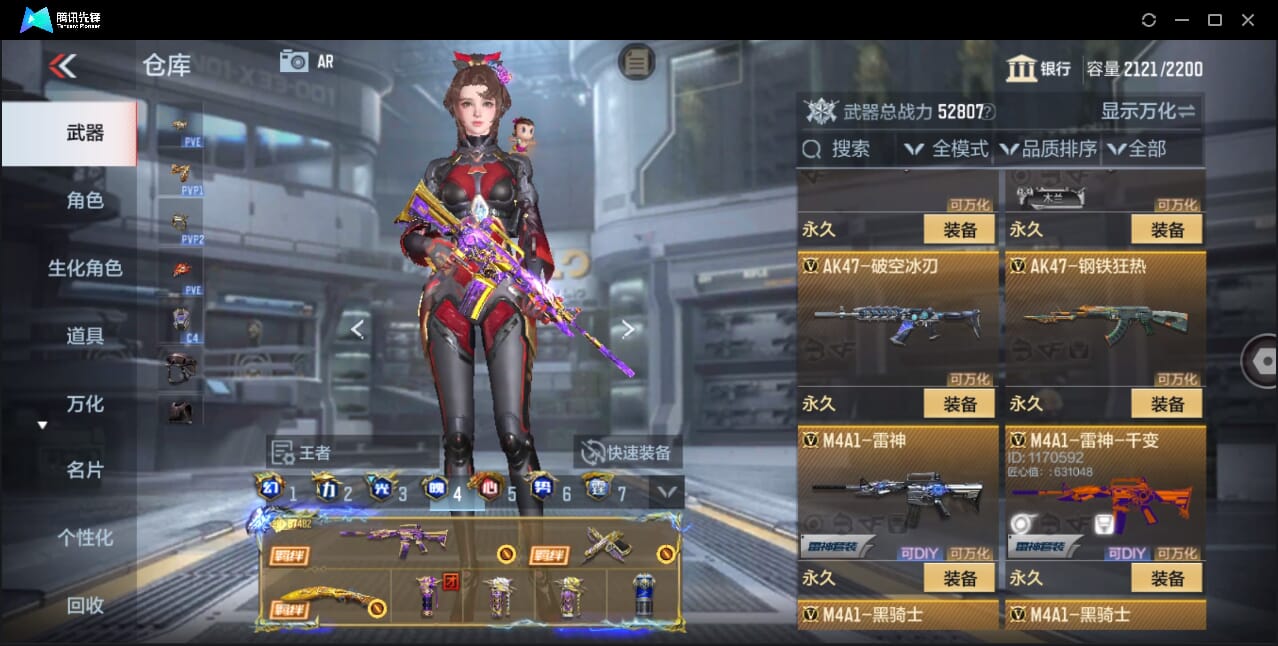Open the 个性化 personalization tab
This screenshot has width=1278, height=646.
tap(84, 538)
